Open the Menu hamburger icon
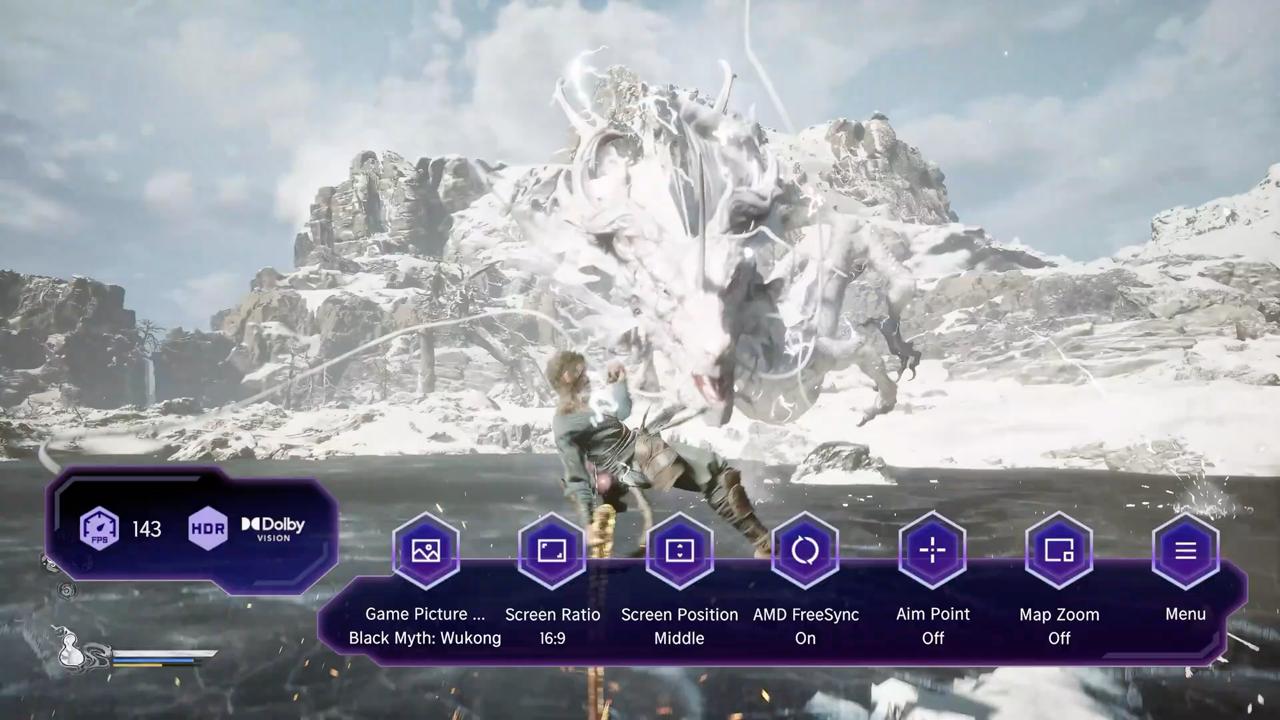1280x720 pixels. tap(1185, 551)
